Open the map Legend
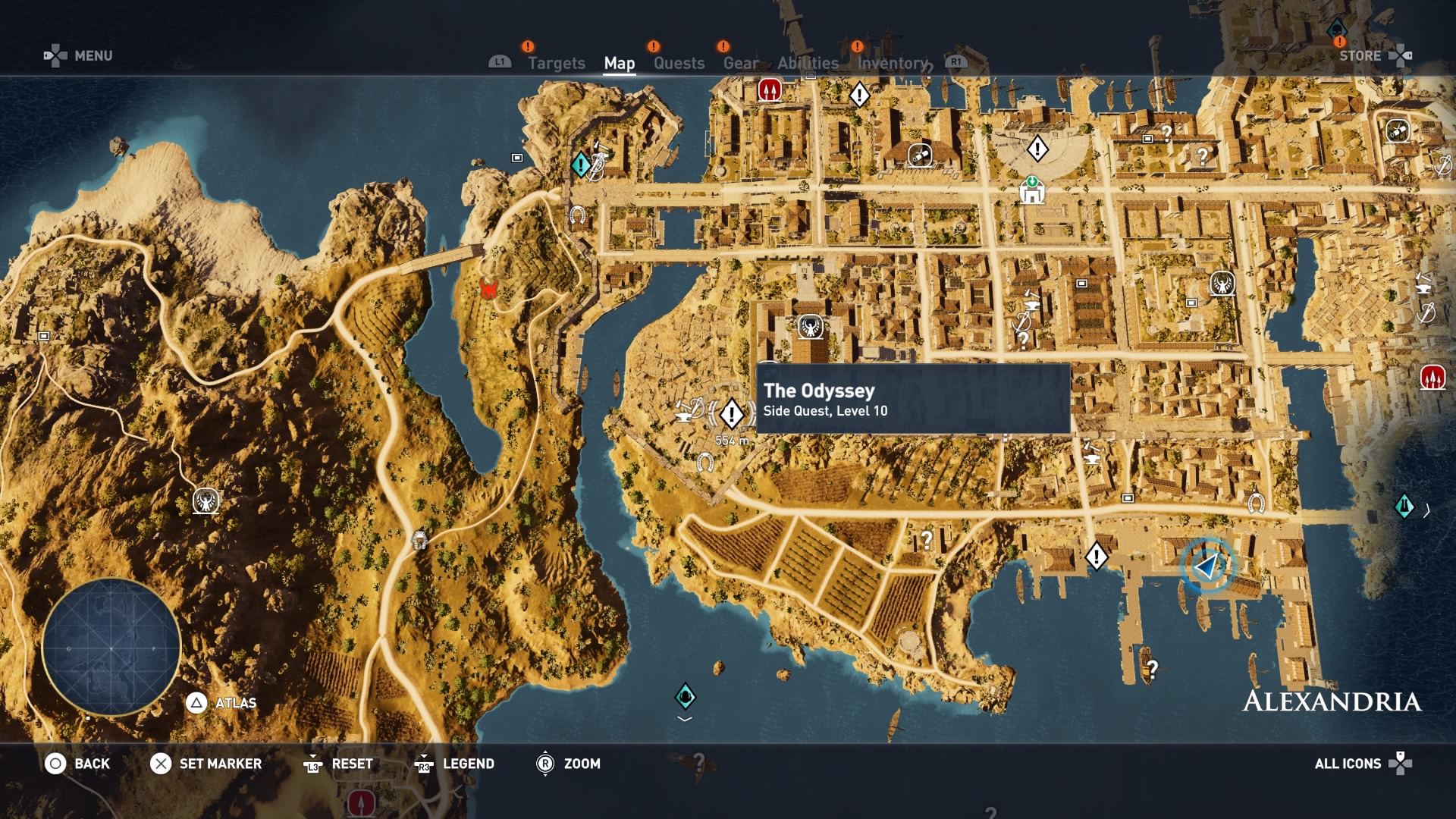Screen dimensions: 1456x819 tap(472, 764)
